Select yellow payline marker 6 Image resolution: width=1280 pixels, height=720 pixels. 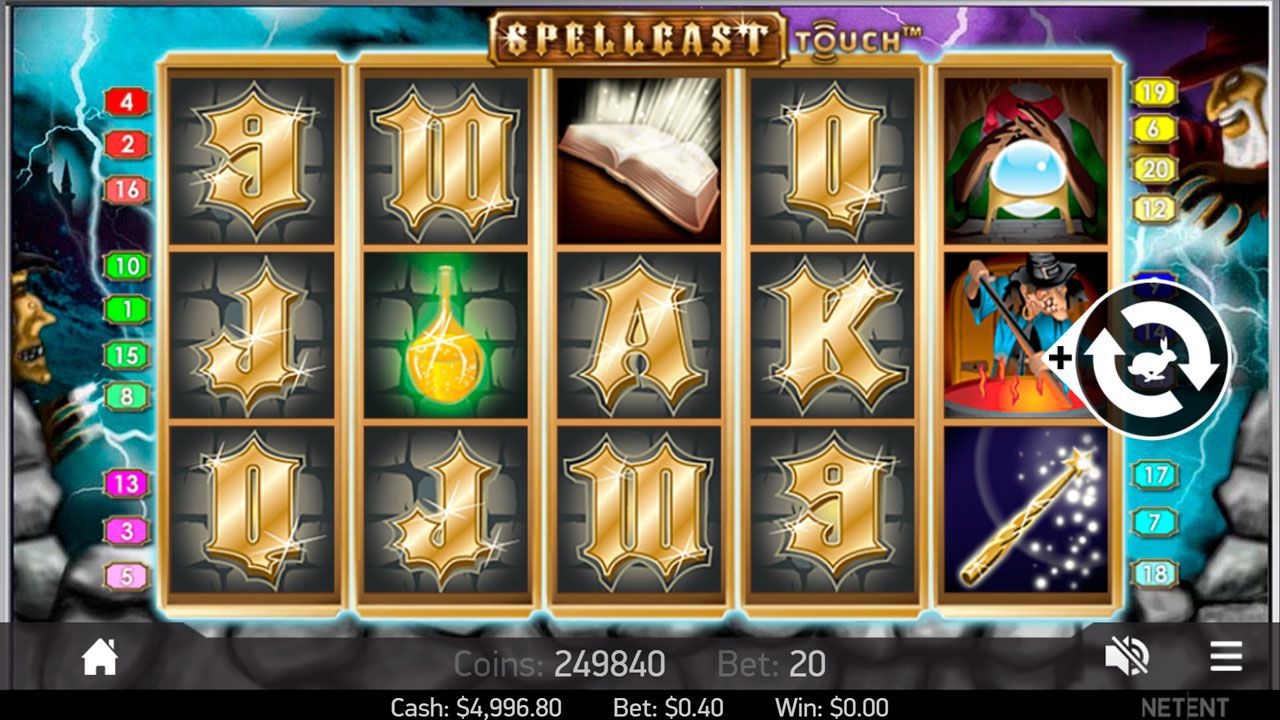(x=1154, y=128)
